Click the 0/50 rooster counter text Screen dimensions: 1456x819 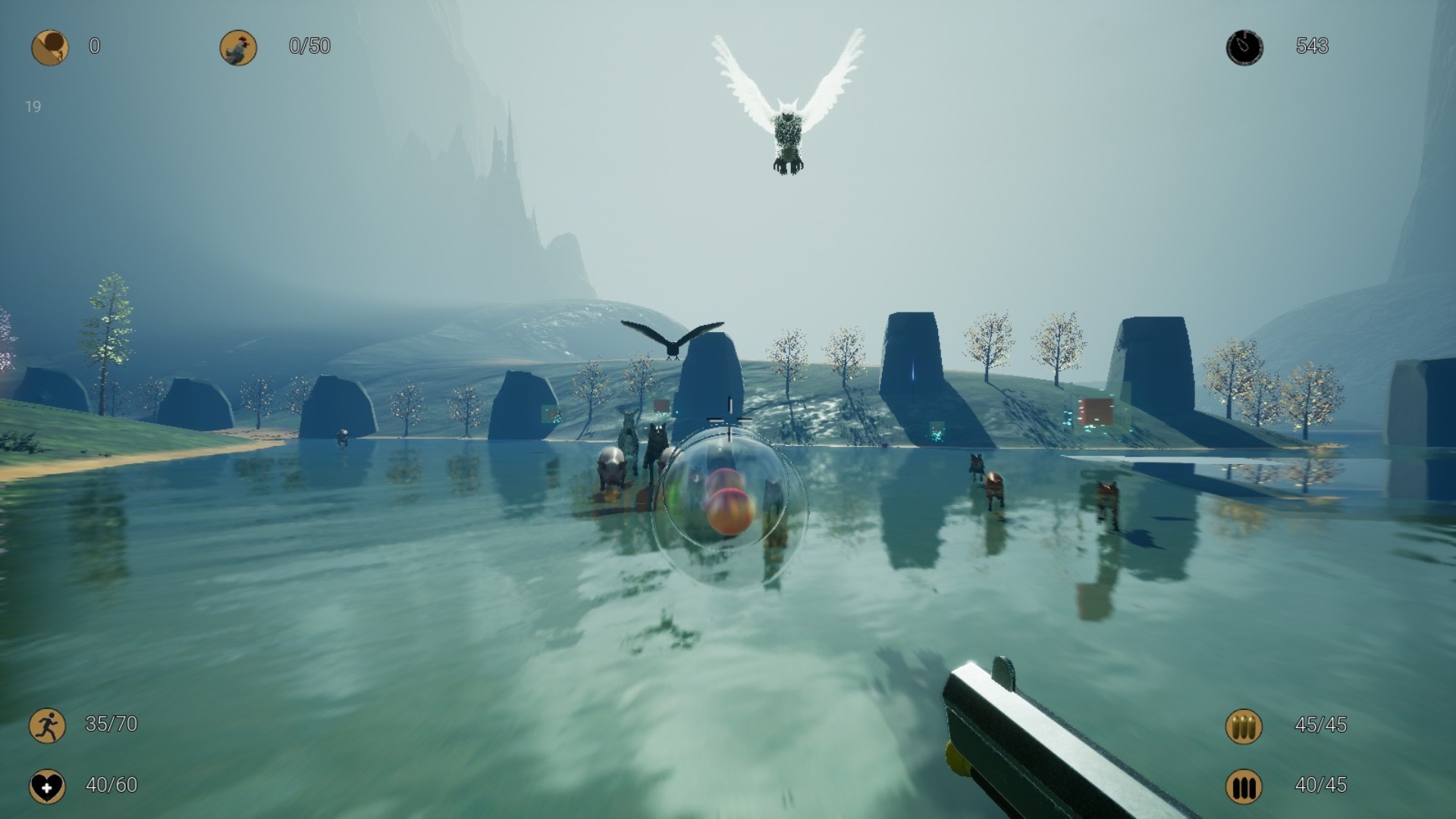coord(306,47)
